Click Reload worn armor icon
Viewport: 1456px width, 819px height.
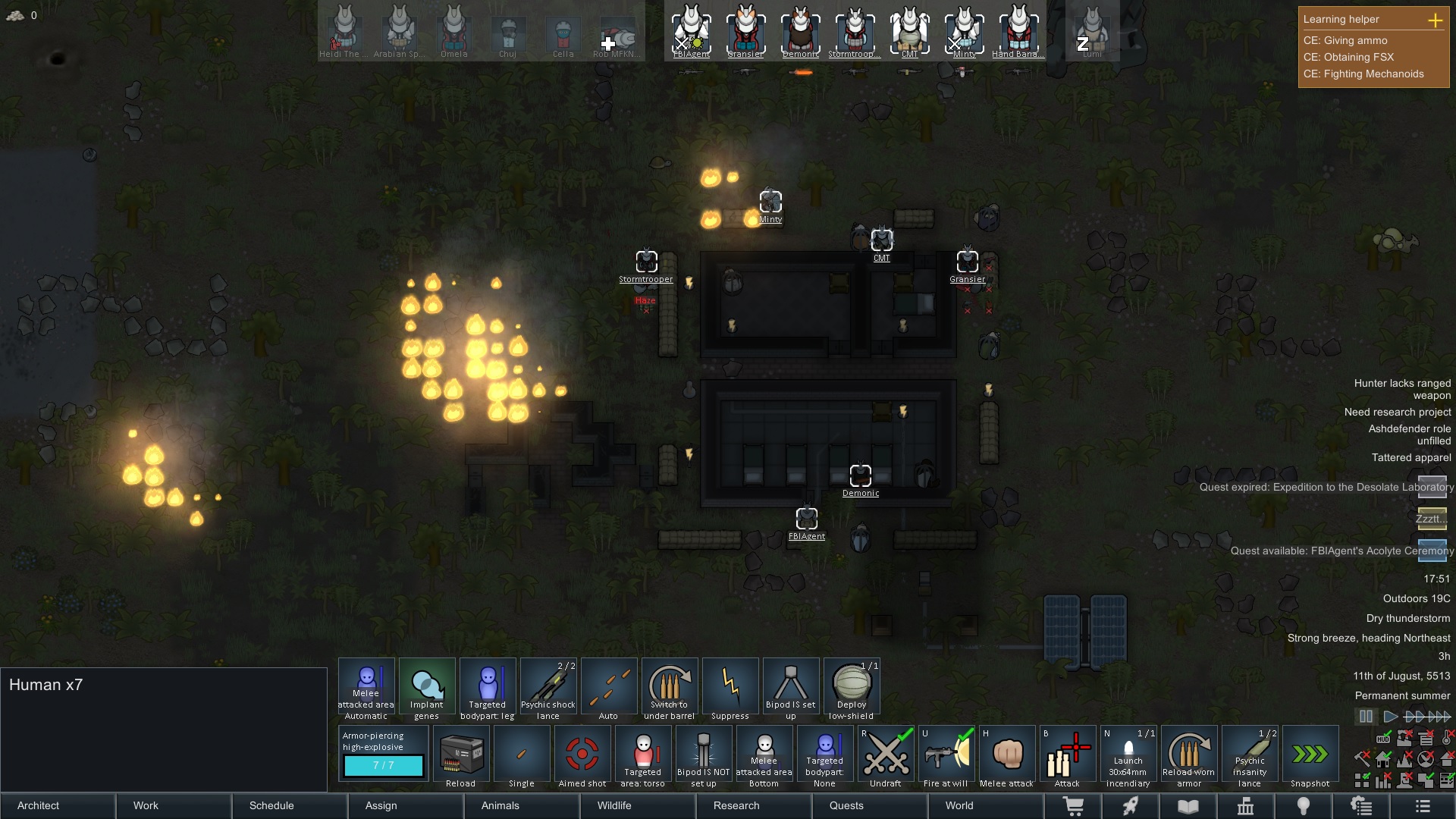pyautogui.click(x=1189, y=755)
